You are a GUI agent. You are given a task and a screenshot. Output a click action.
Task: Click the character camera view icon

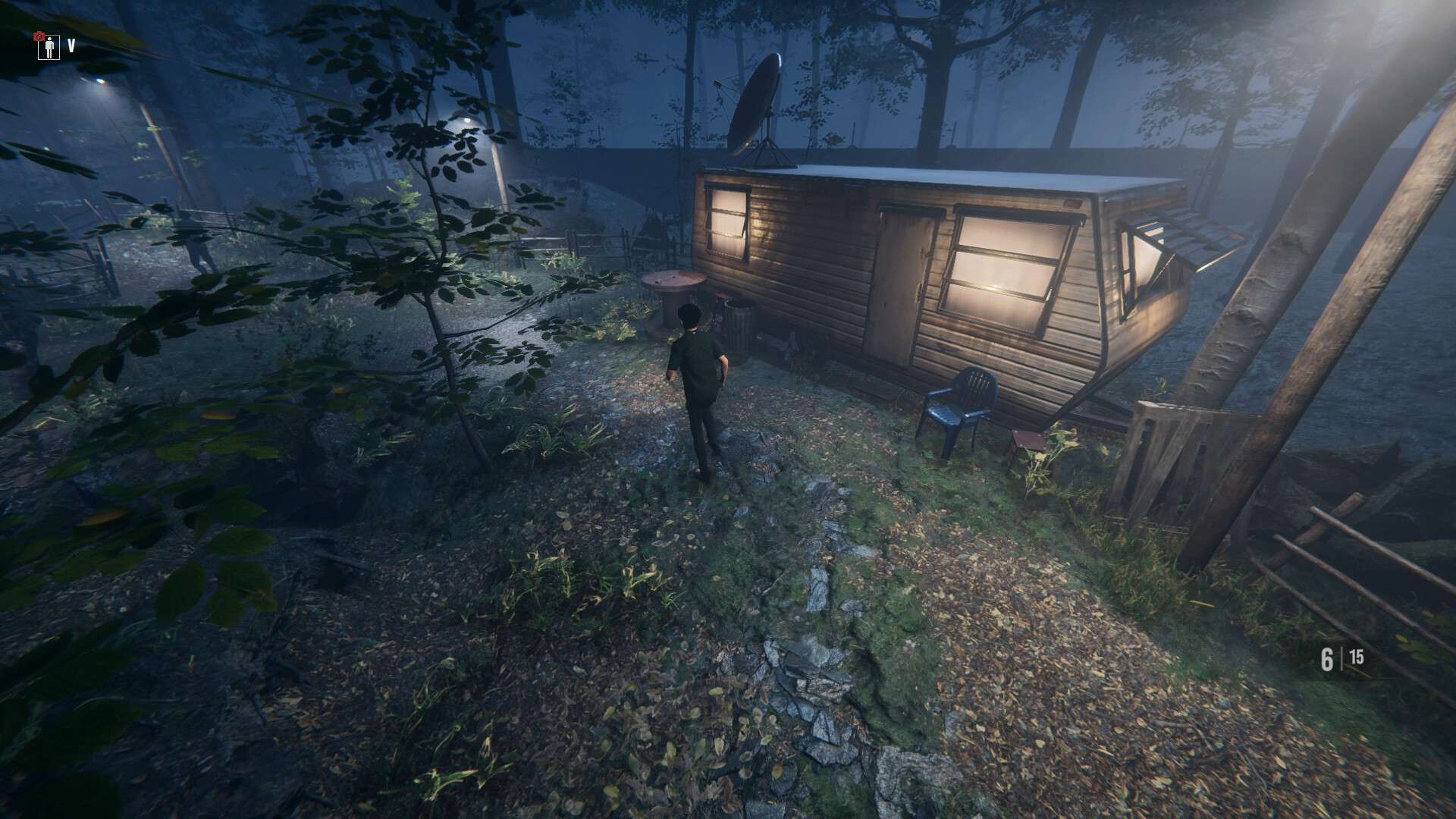point(50,47)
